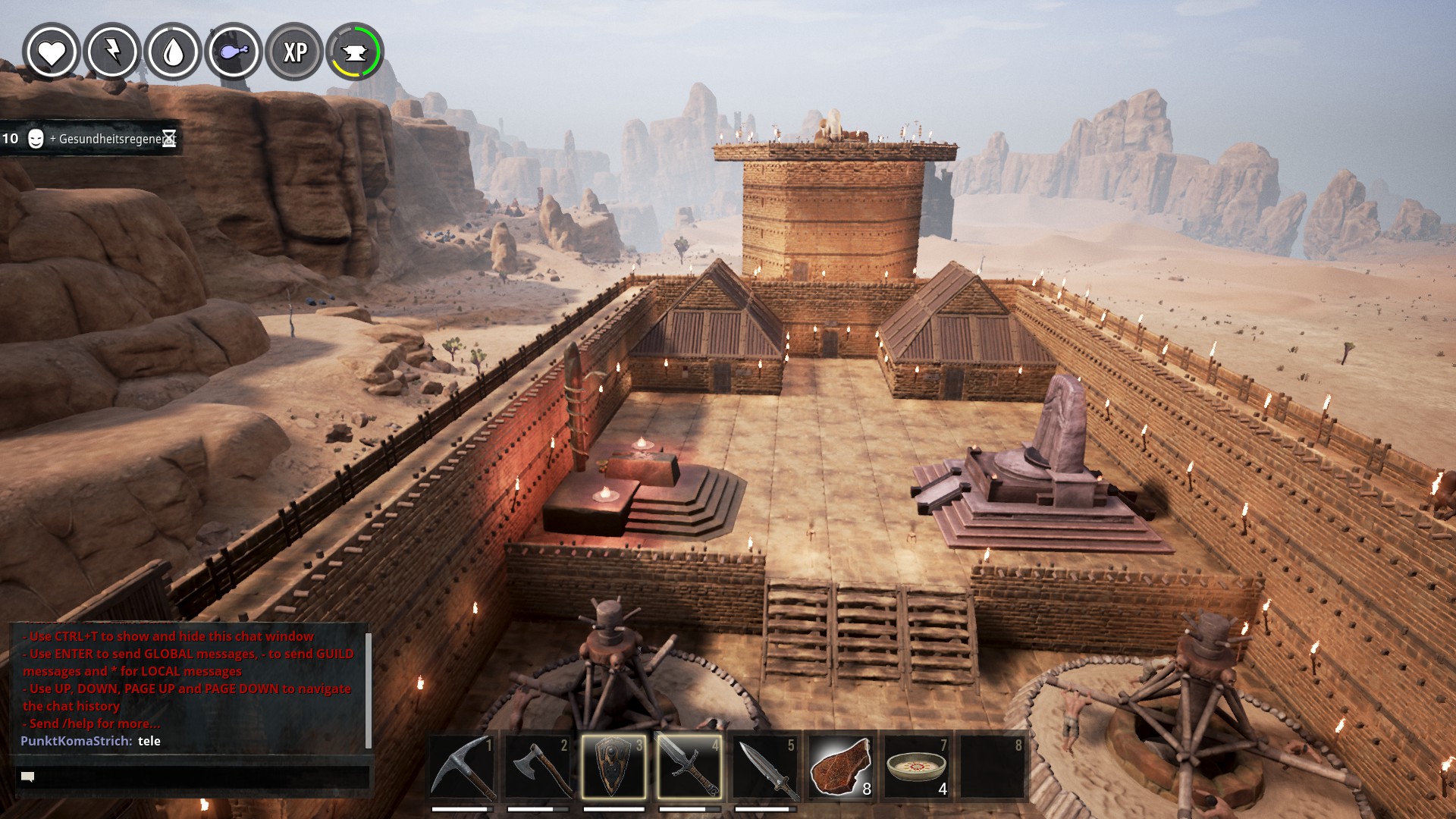Click the lightning bolt stamina icon
This screenshot has width=1456, height=819.
pos(112,52)
